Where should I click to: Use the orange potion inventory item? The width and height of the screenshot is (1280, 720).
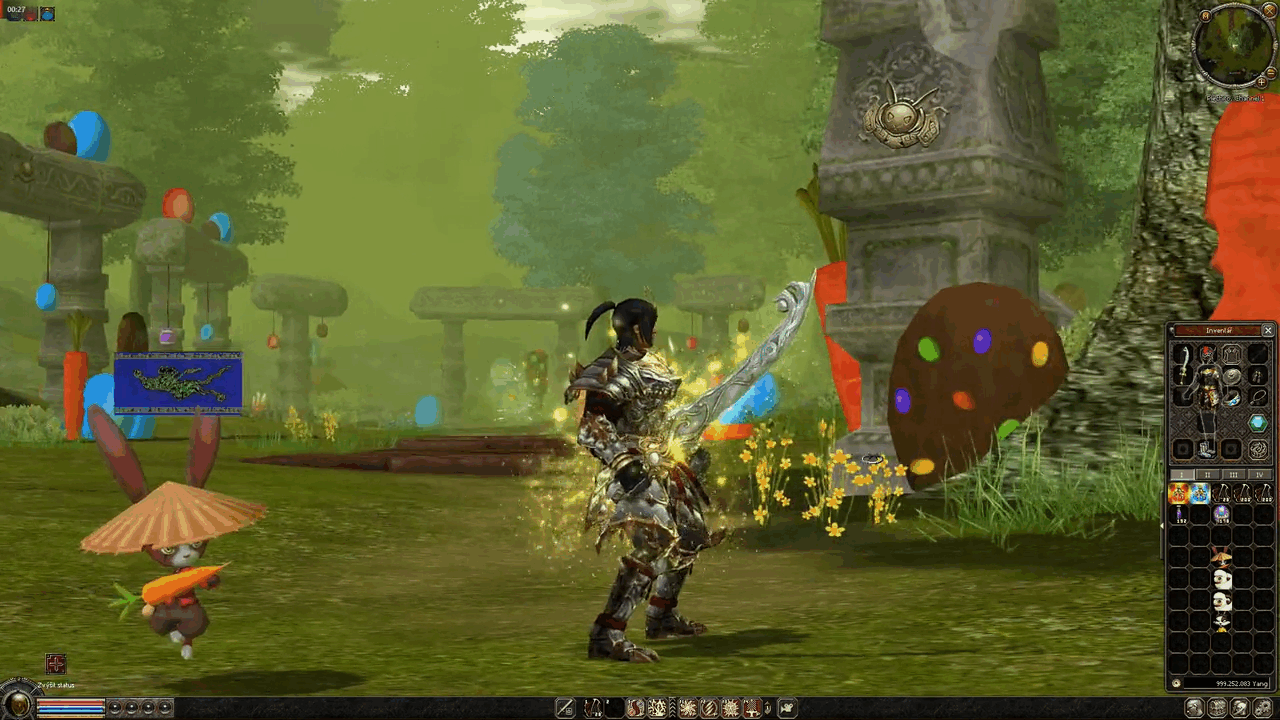pyautogui.click(x=1179, y=493)
